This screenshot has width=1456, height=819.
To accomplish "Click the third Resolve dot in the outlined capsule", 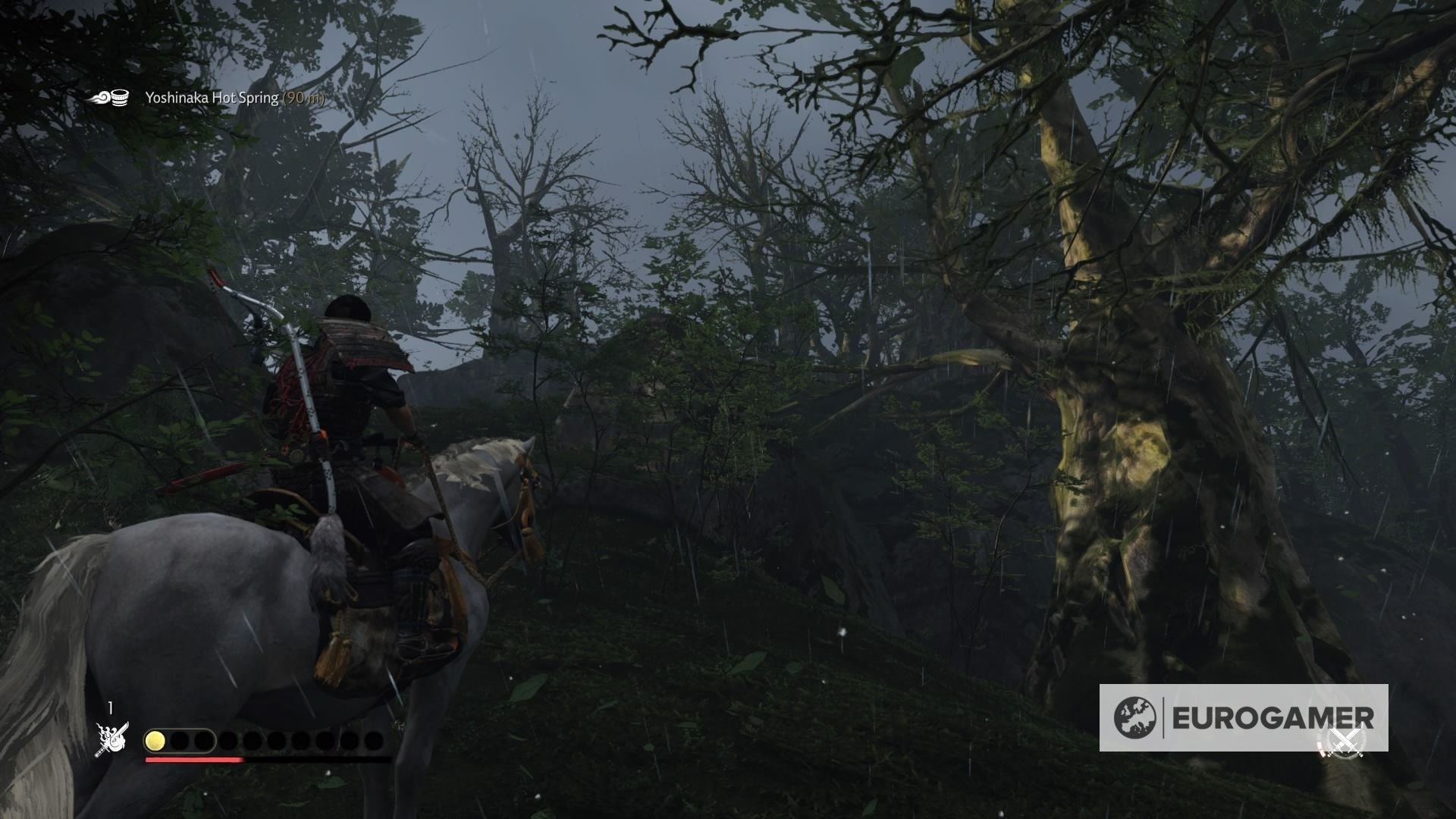I will click(x=204, y=741).
